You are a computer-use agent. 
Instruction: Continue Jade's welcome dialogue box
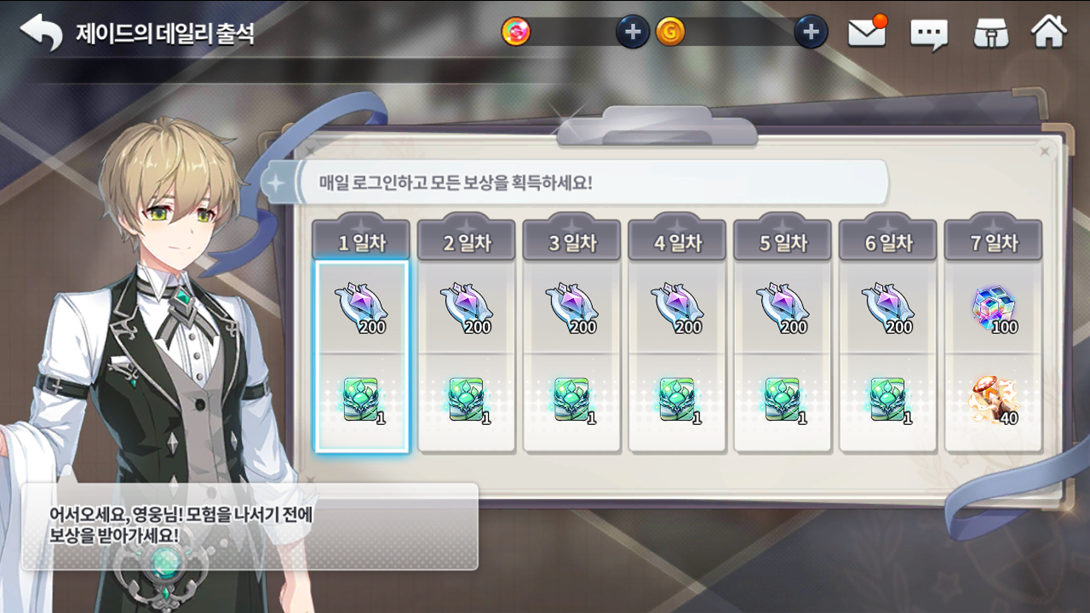(x=250, y=526)
